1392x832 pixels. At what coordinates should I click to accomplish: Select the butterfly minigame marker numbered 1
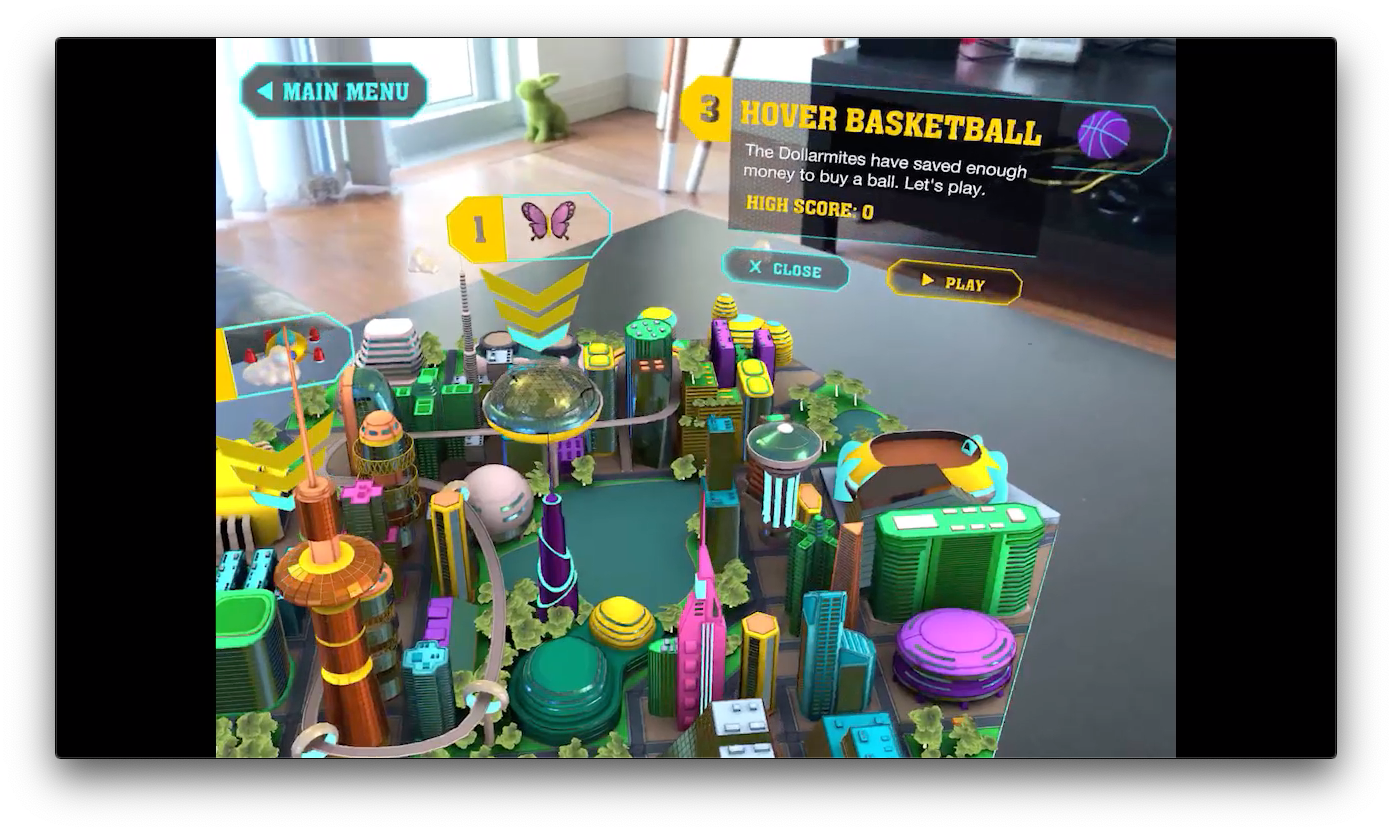click(530, 226)
